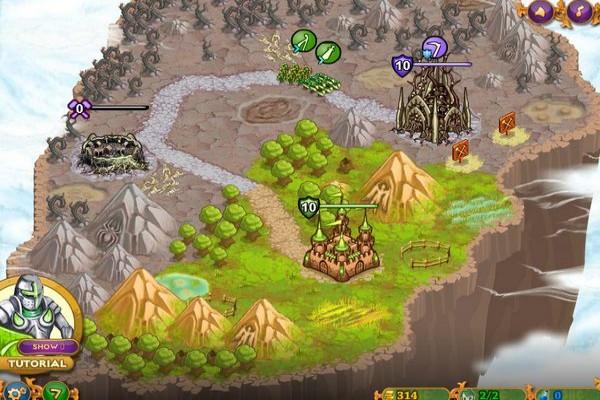Toggle the music note button
Screen dimensions: 600x400
pos(580,11)
